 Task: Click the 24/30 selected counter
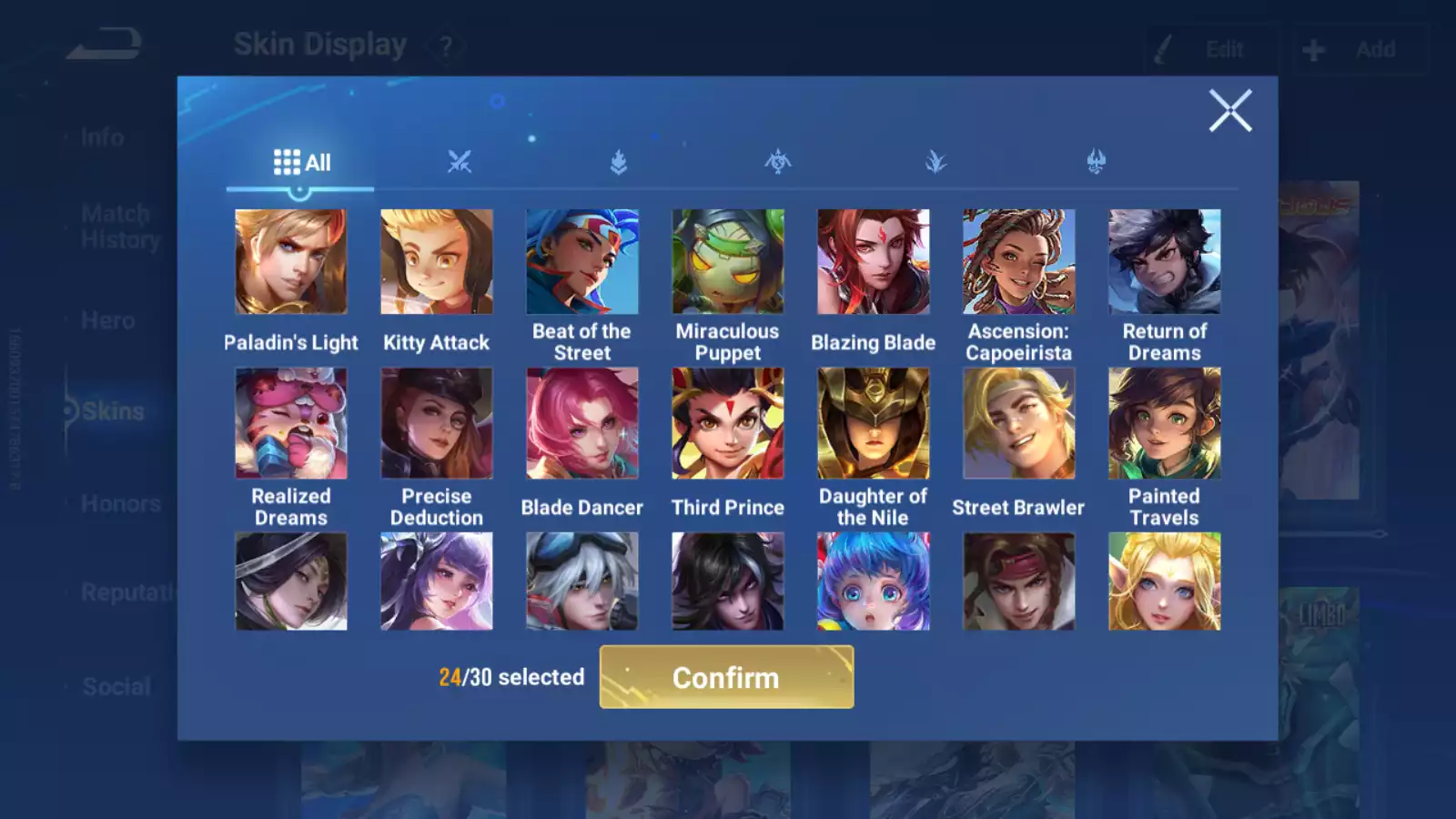click(x=511, y=677)
